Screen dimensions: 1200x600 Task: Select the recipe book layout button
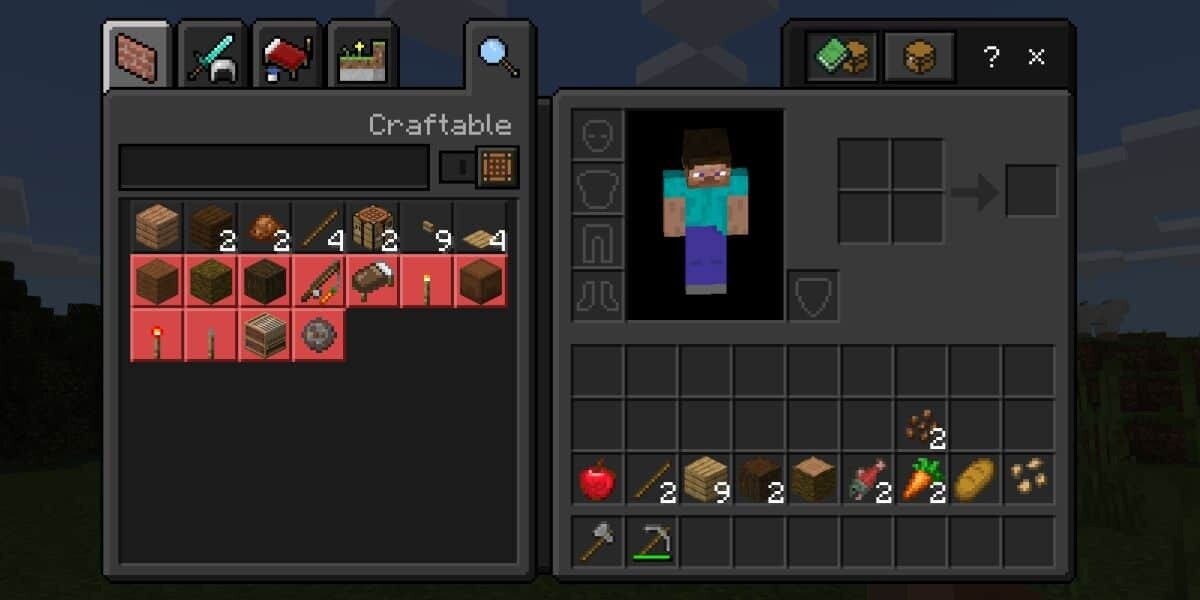click(x=844, y=57)
